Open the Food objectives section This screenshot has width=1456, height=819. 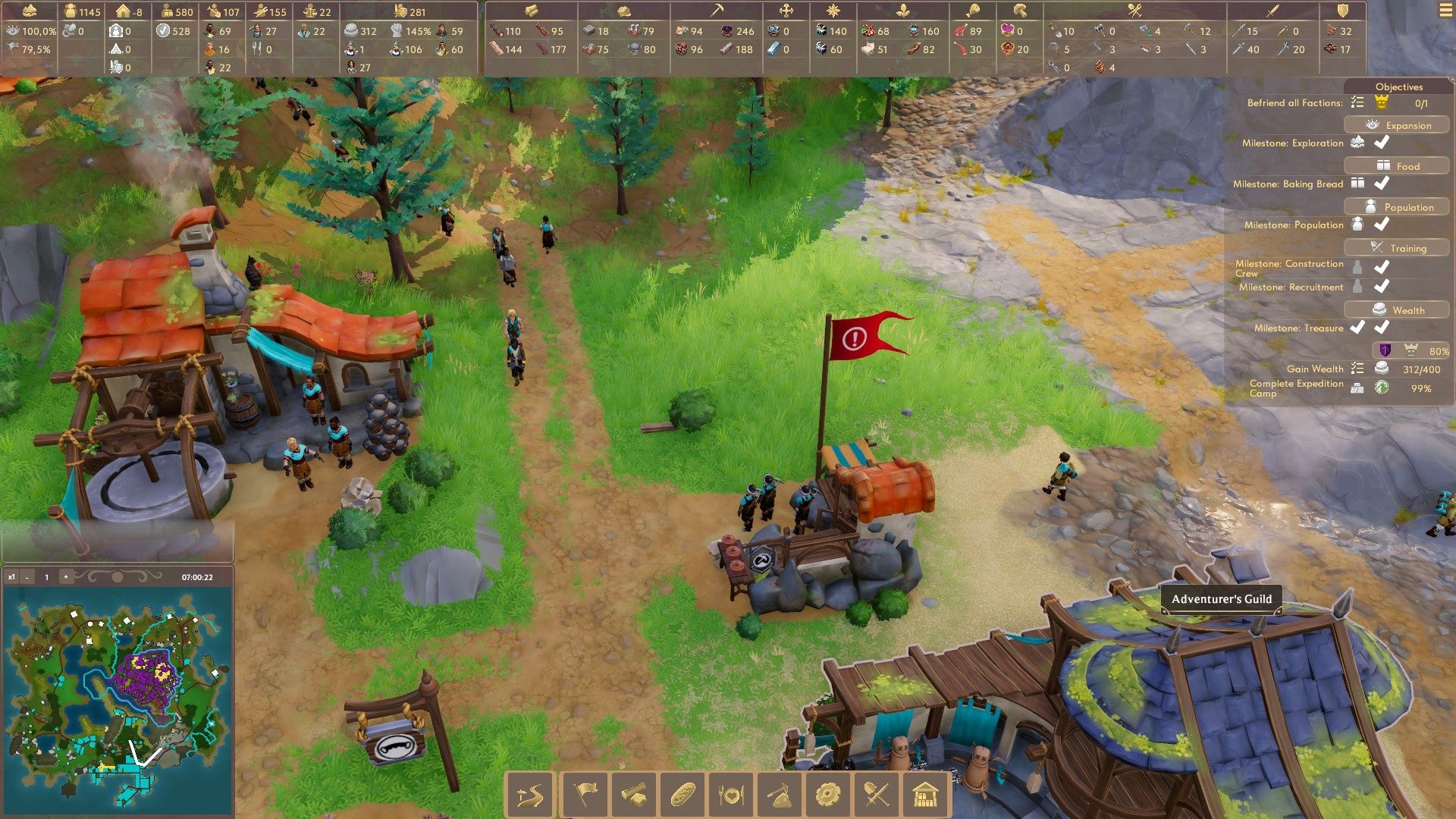pyautogui.click(x=1397, y=166)
